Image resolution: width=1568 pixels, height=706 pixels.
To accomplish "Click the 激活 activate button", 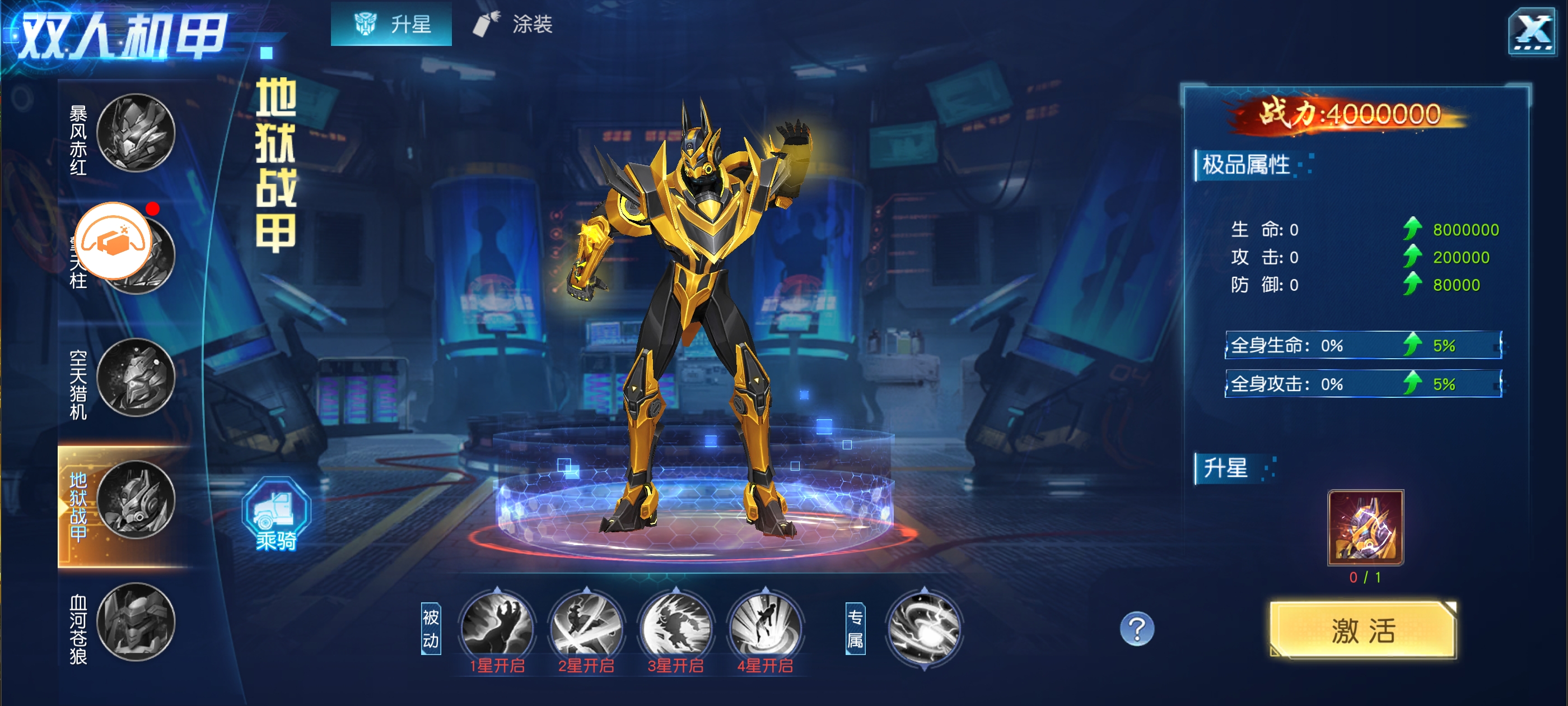I will [x=1362, y=630].
